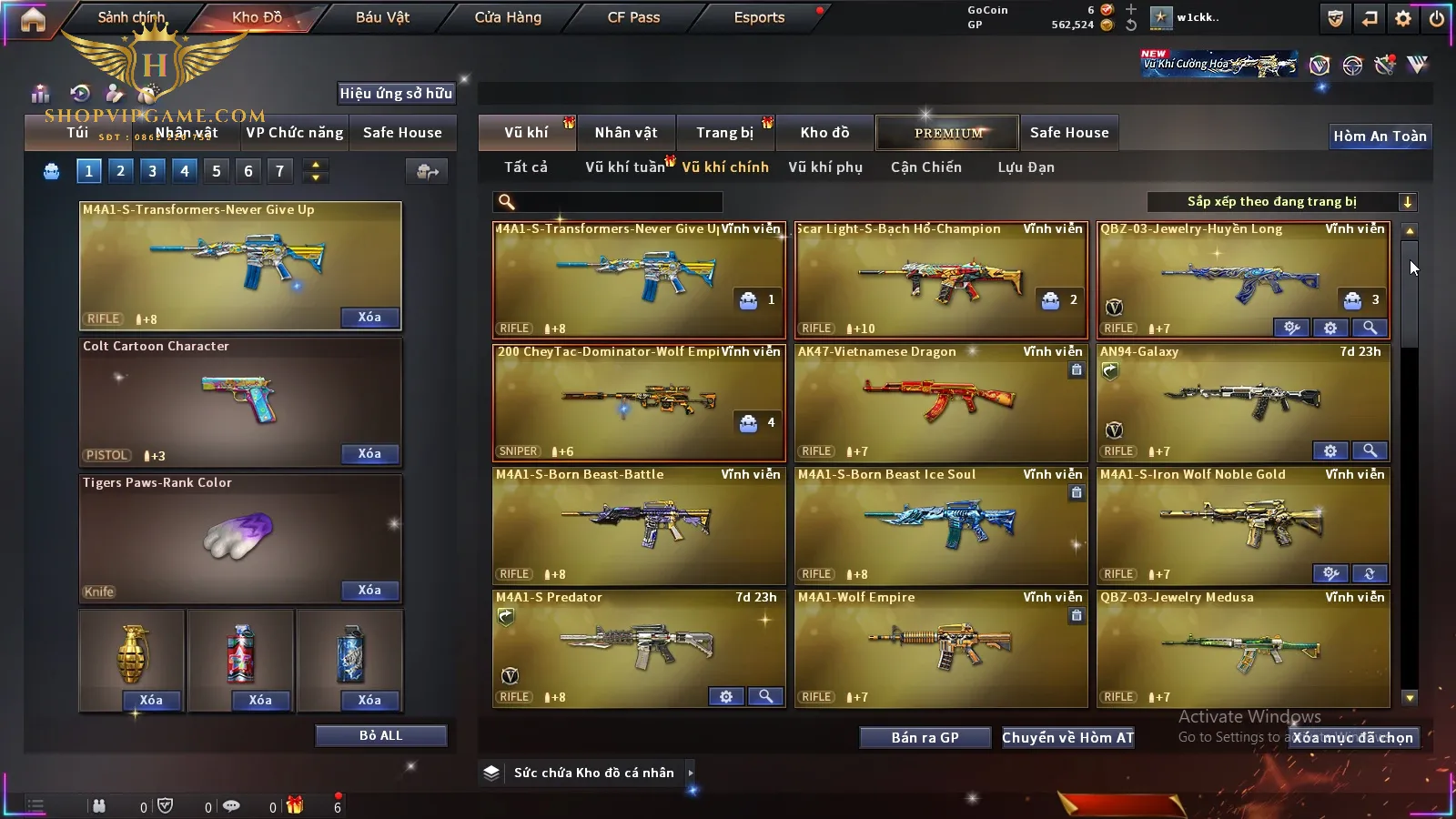Screen dimensions: 1456x819
Task: Open the CF Pass menu
Action: (x=633, y=17)
